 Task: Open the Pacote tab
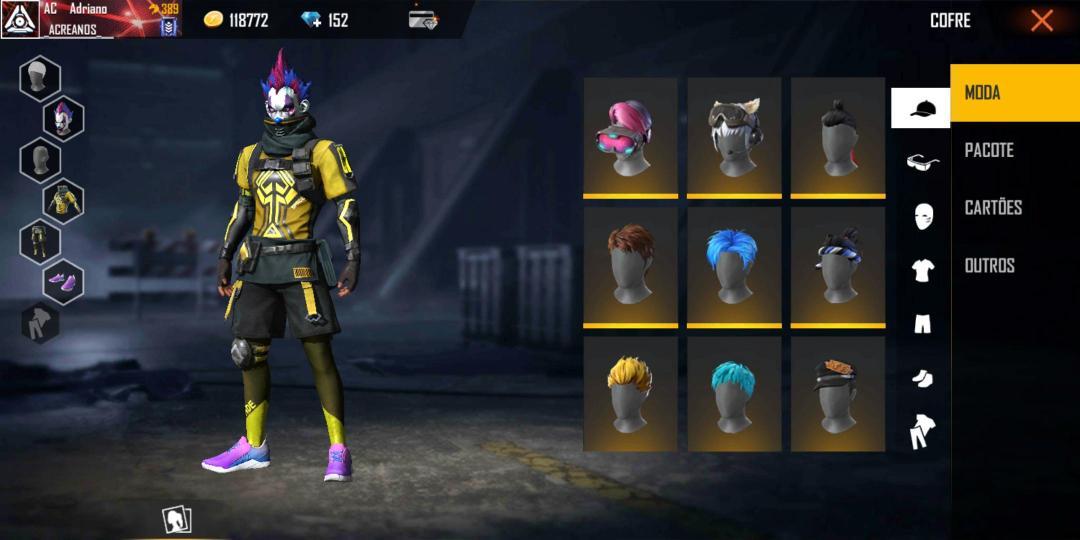click(1014, 150)
